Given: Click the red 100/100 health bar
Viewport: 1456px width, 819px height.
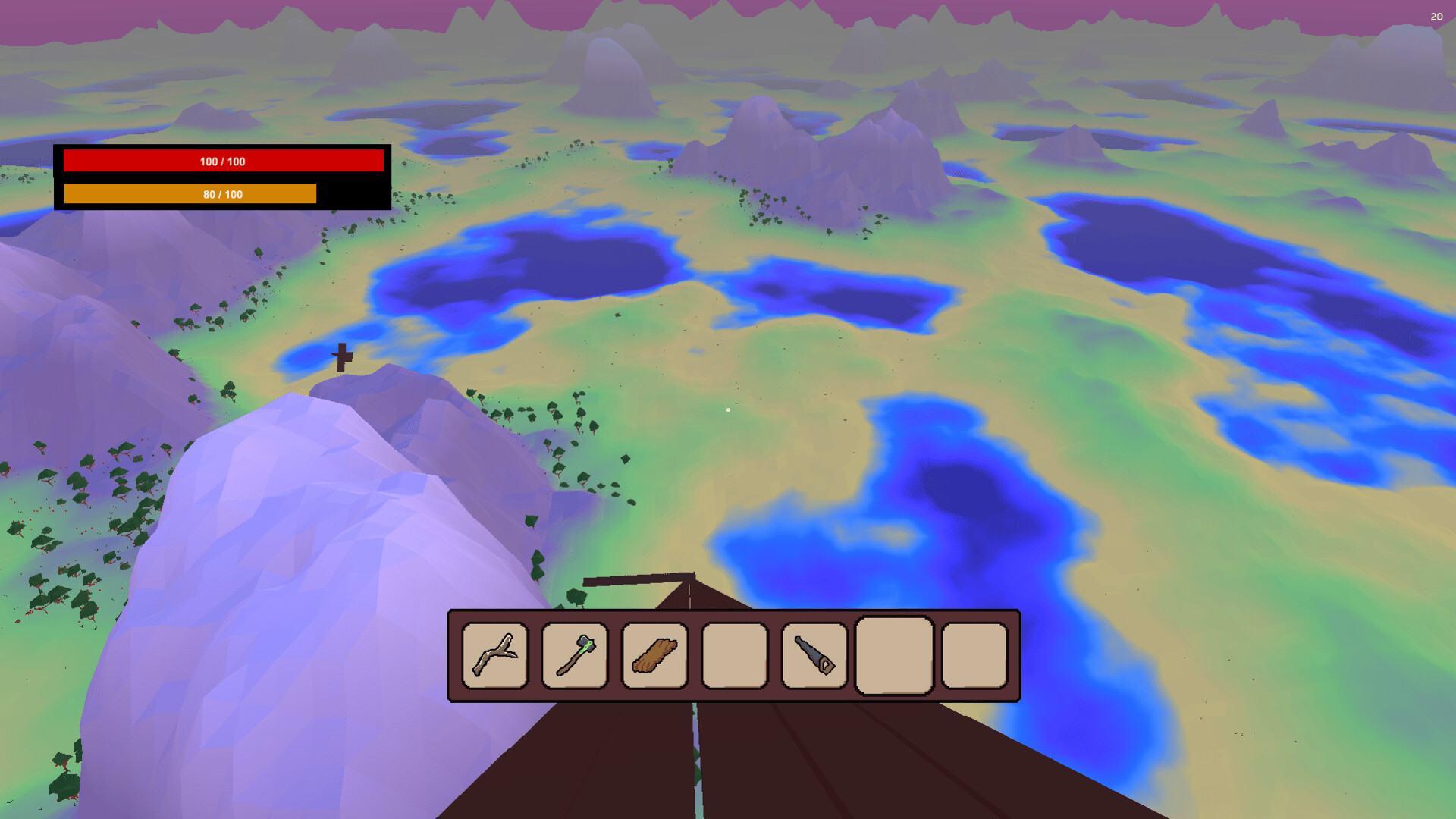Looking at the screenshot, I should point(224,161).
